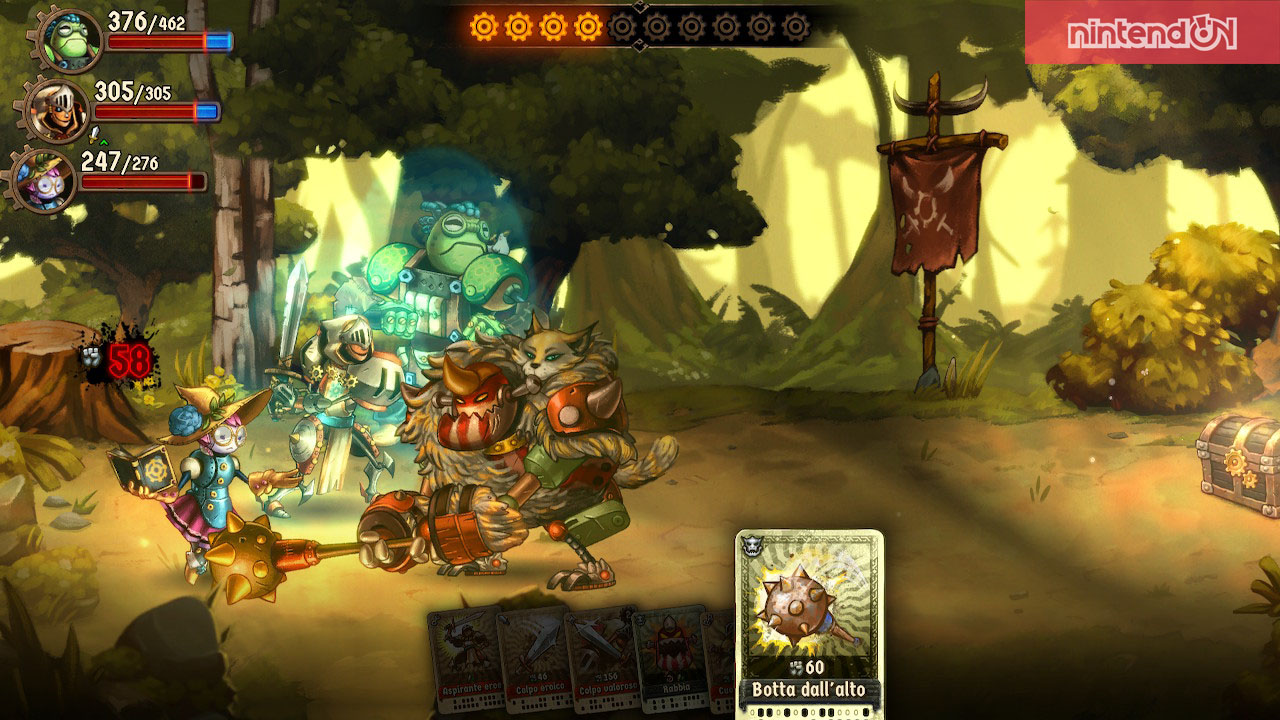Open the witch-hat mage hero portrait
This screenshot has height=720, width=1280.
[46, 179]
